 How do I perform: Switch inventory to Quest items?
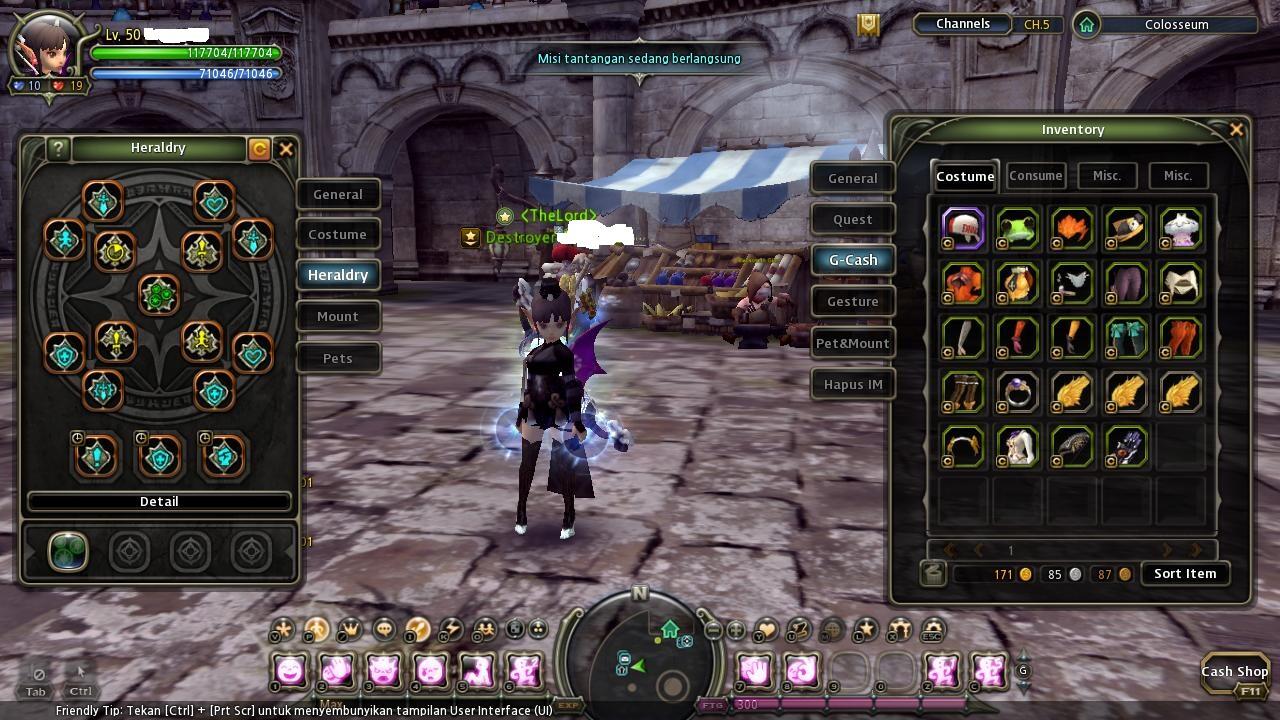[x=852, y=219]
